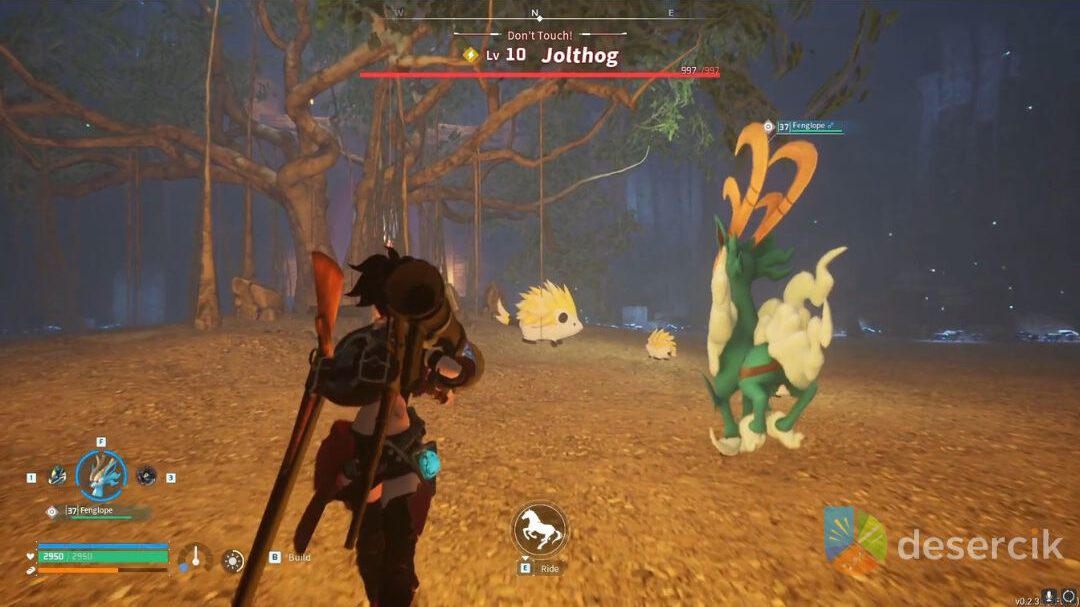
Task: Switch to the previous Pal portrait
Action: pyautogui.click(x=58, y=476)
